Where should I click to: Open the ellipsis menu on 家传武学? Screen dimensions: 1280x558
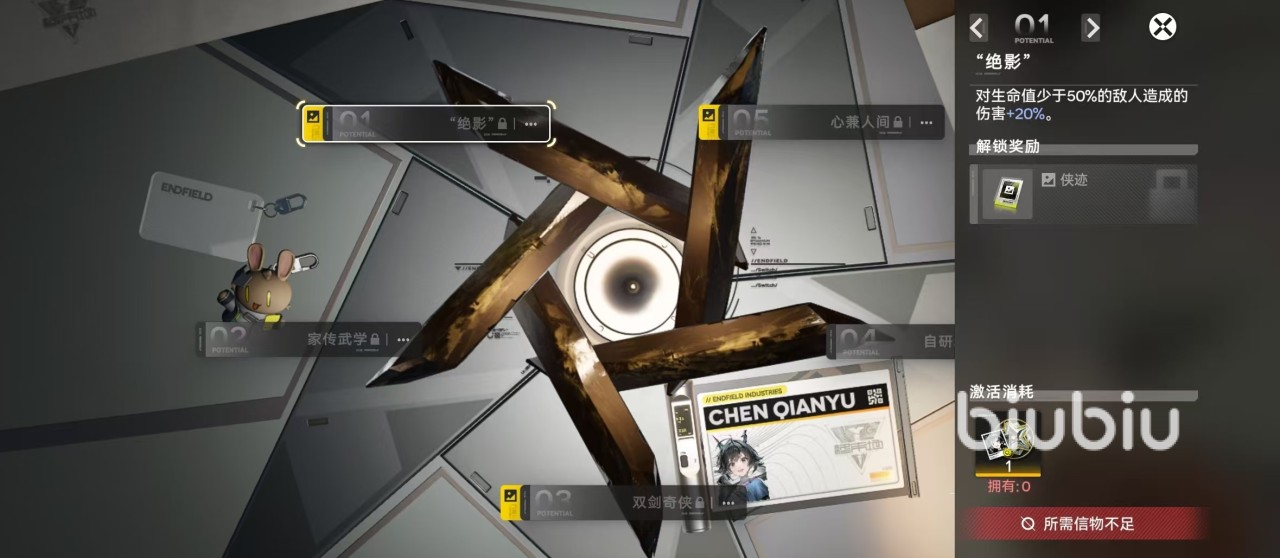point(403,340)
